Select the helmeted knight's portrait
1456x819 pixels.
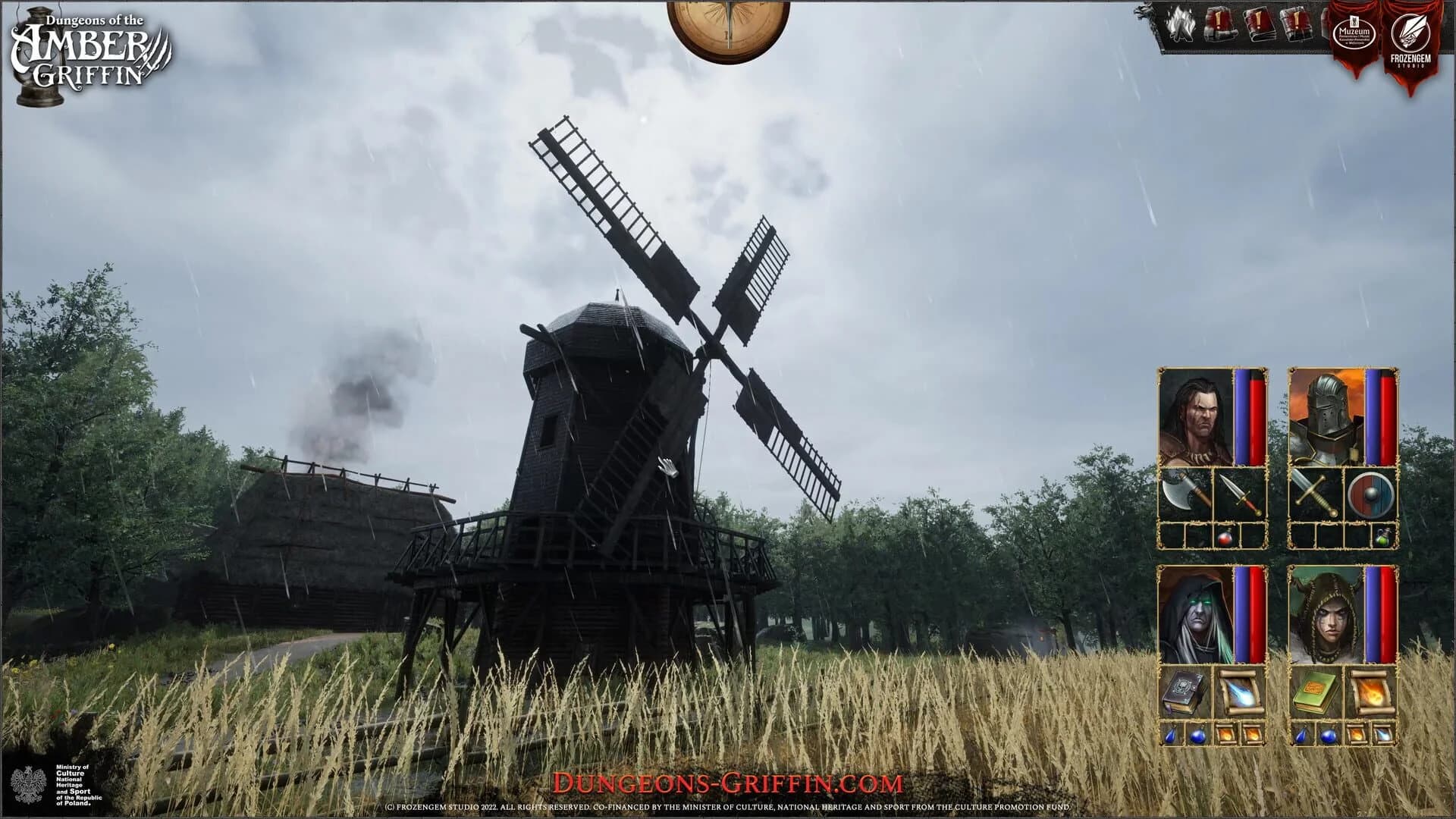[x=1326, y=415]
